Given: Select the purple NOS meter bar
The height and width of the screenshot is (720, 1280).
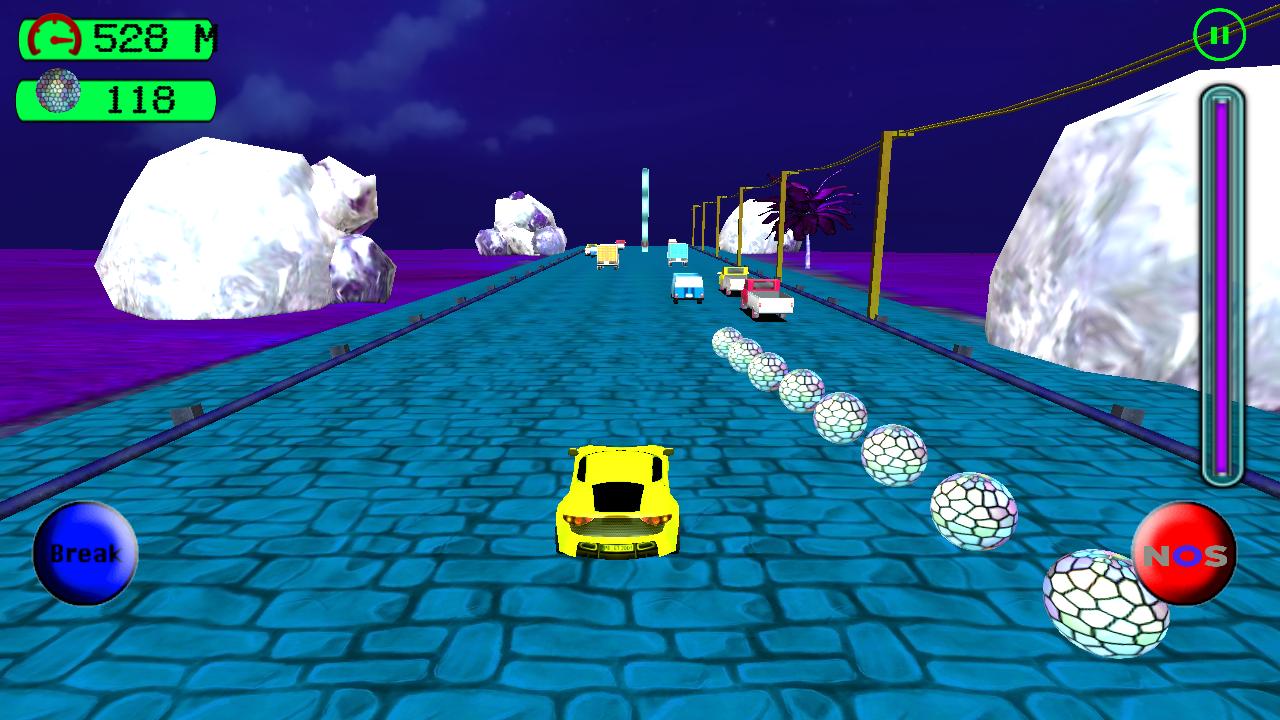Looking at the screenshot, I should tap(1222, 280).
